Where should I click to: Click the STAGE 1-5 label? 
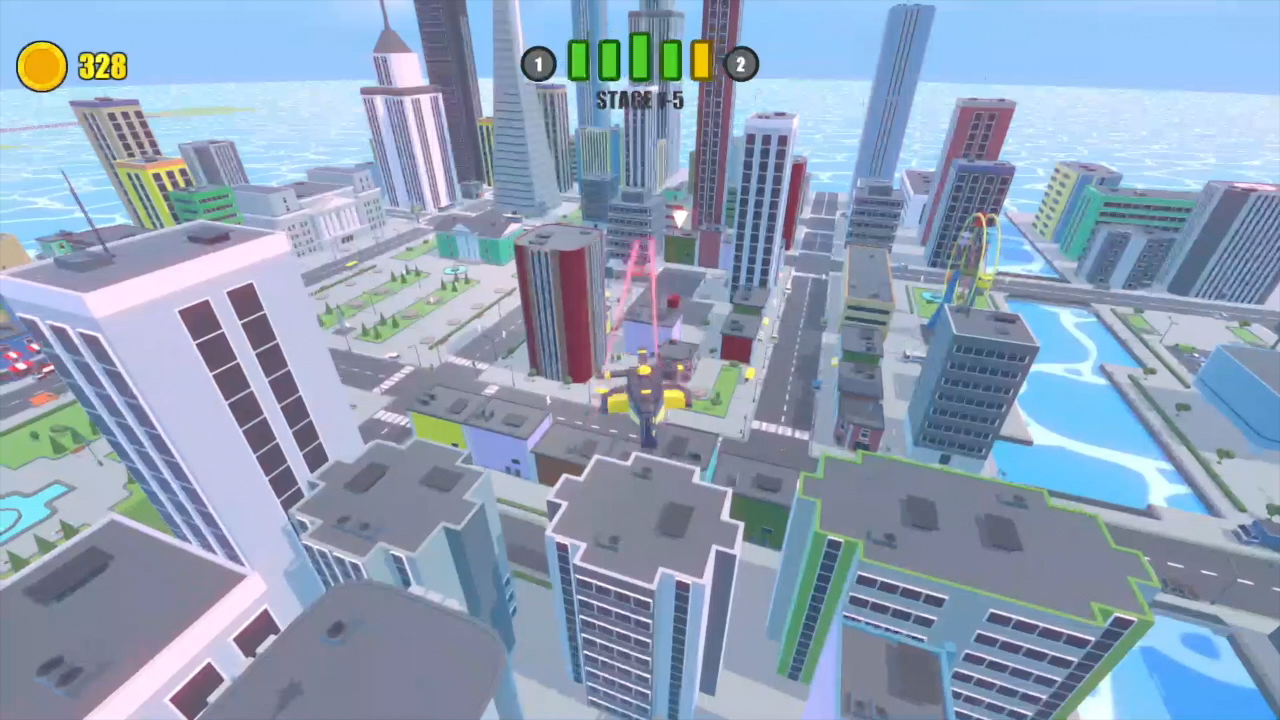639,99
